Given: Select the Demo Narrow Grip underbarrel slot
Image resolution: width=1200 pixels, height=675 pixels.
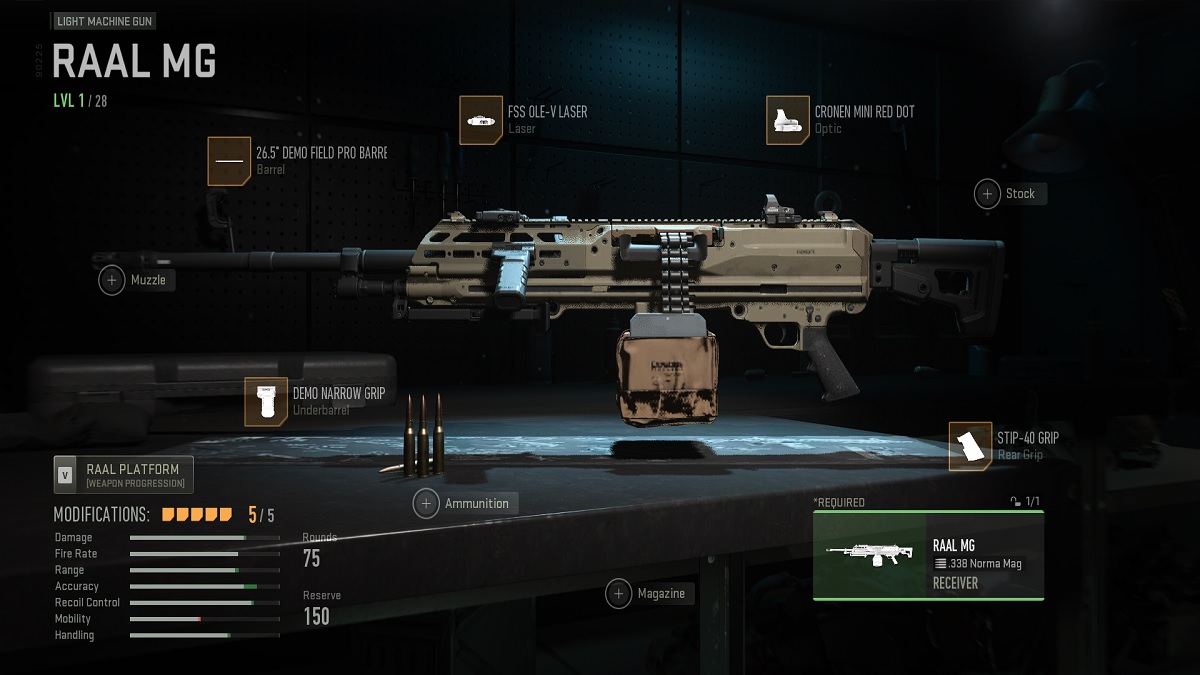Looking at the screenshot, I should 266,402.
